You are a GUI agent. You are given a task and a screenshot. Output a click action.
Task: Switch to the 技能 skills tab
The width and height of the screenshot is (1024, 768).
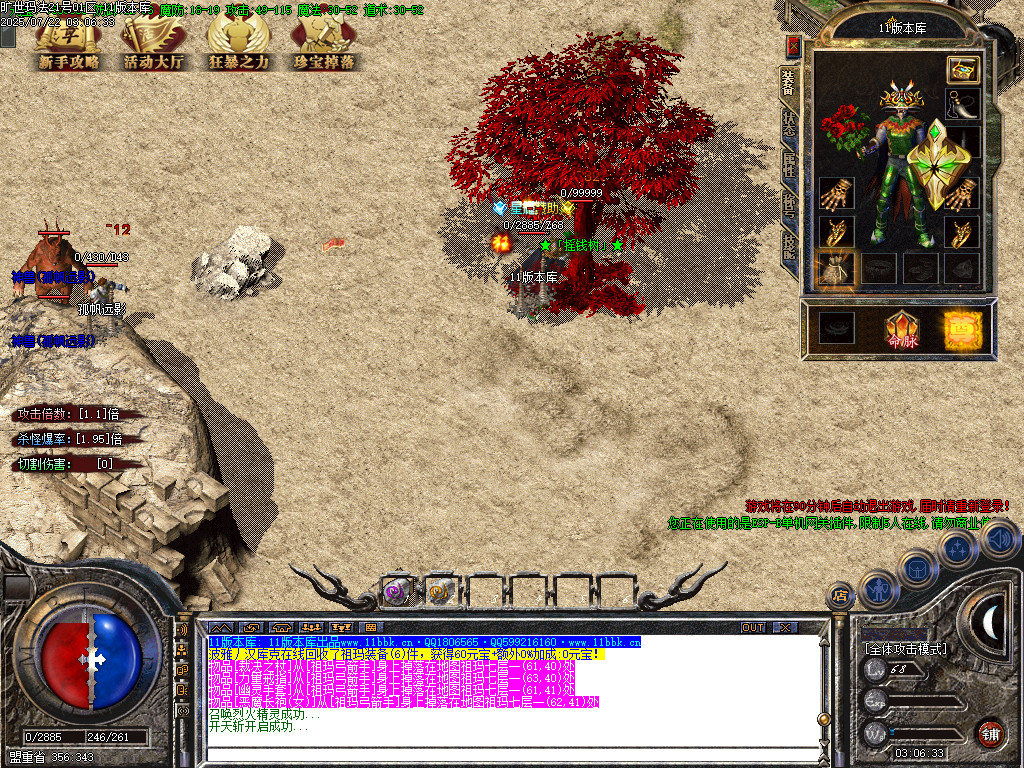coord(789,244)
